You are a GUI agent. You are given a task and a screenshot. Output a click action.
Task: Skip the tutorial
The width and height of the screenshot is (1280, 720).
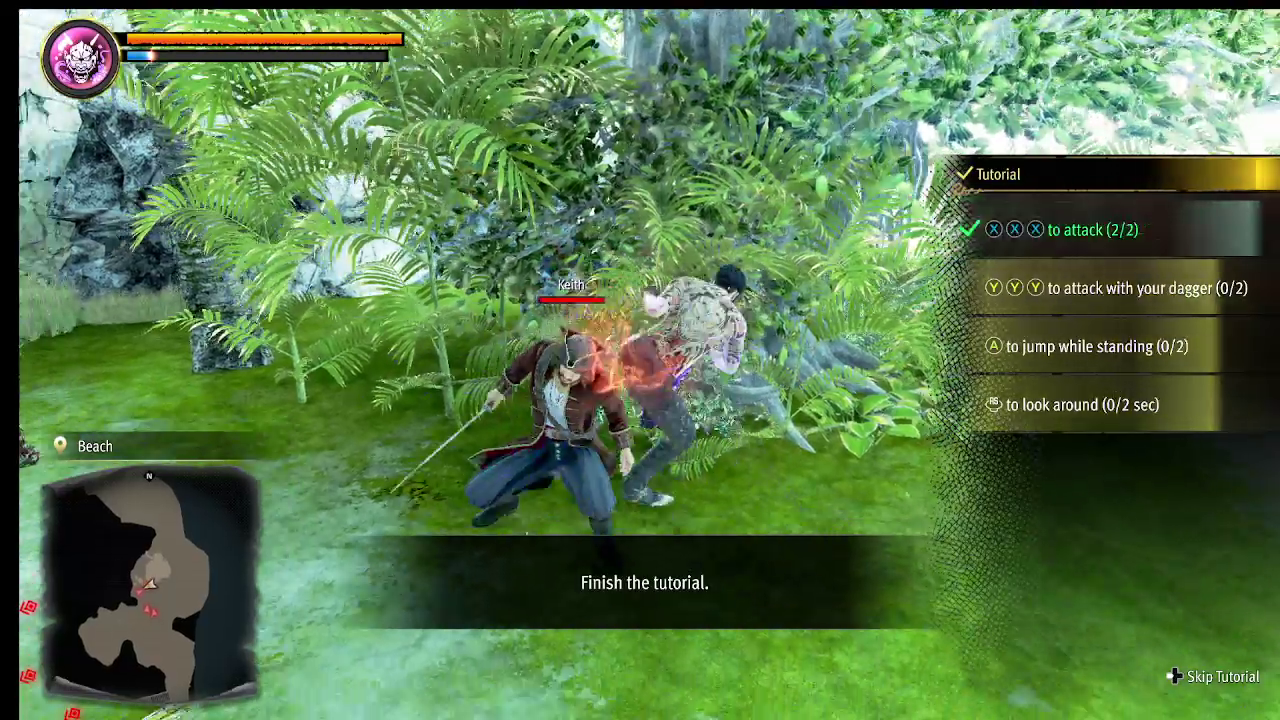point(1213,677)
